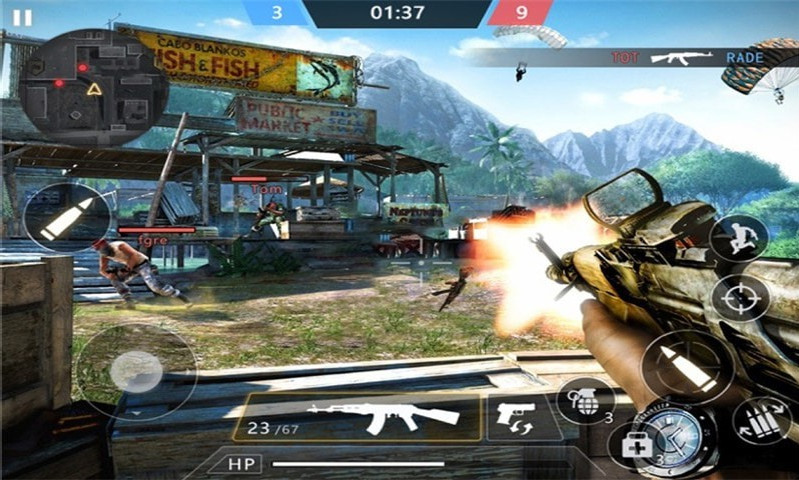The height and width of the screenshot is (480, 799).
Task: Use the medkit
Action: tap(638, 443)
